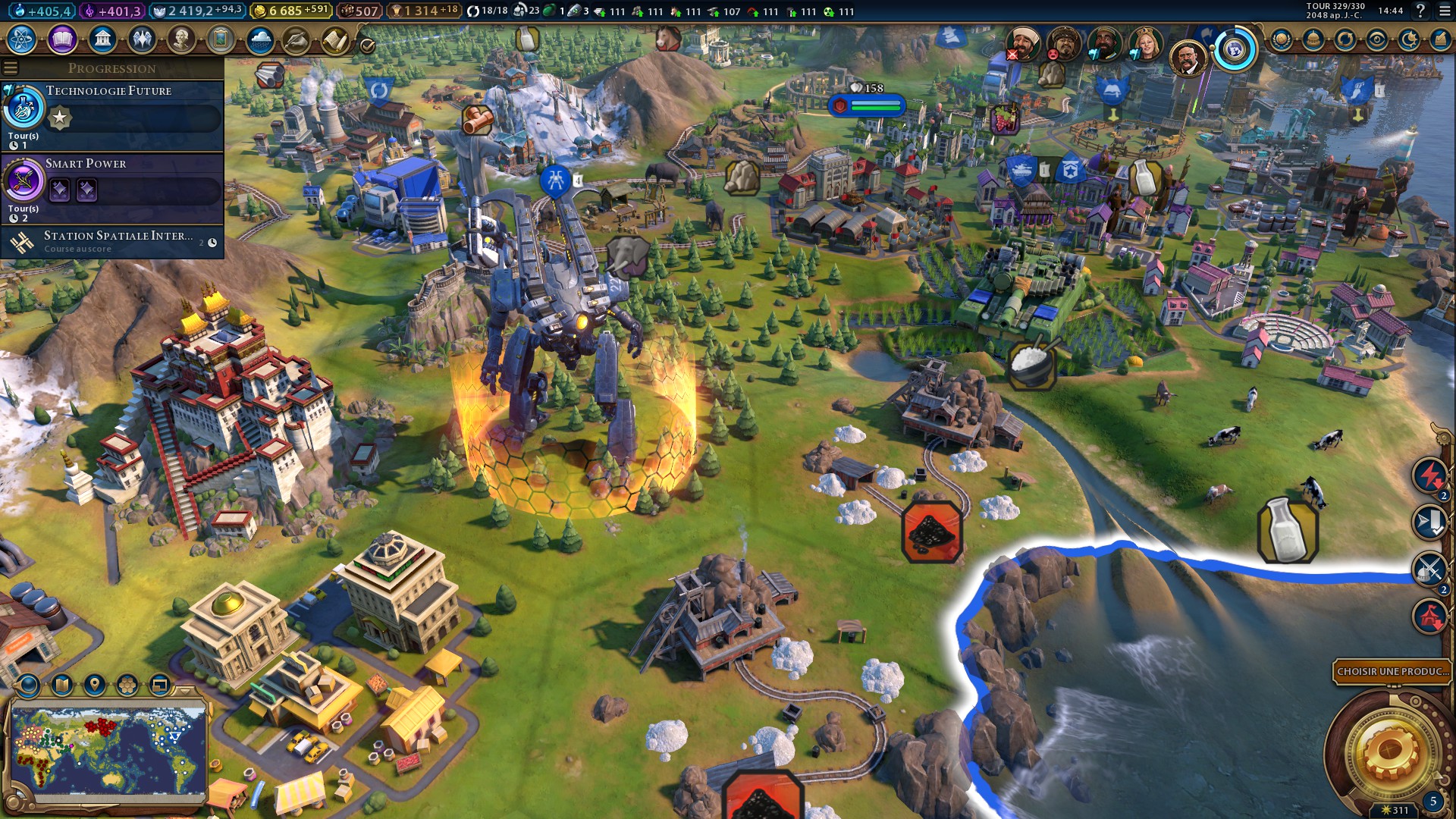Open the government building icon
1456x819 pixels.
(102, 39)
